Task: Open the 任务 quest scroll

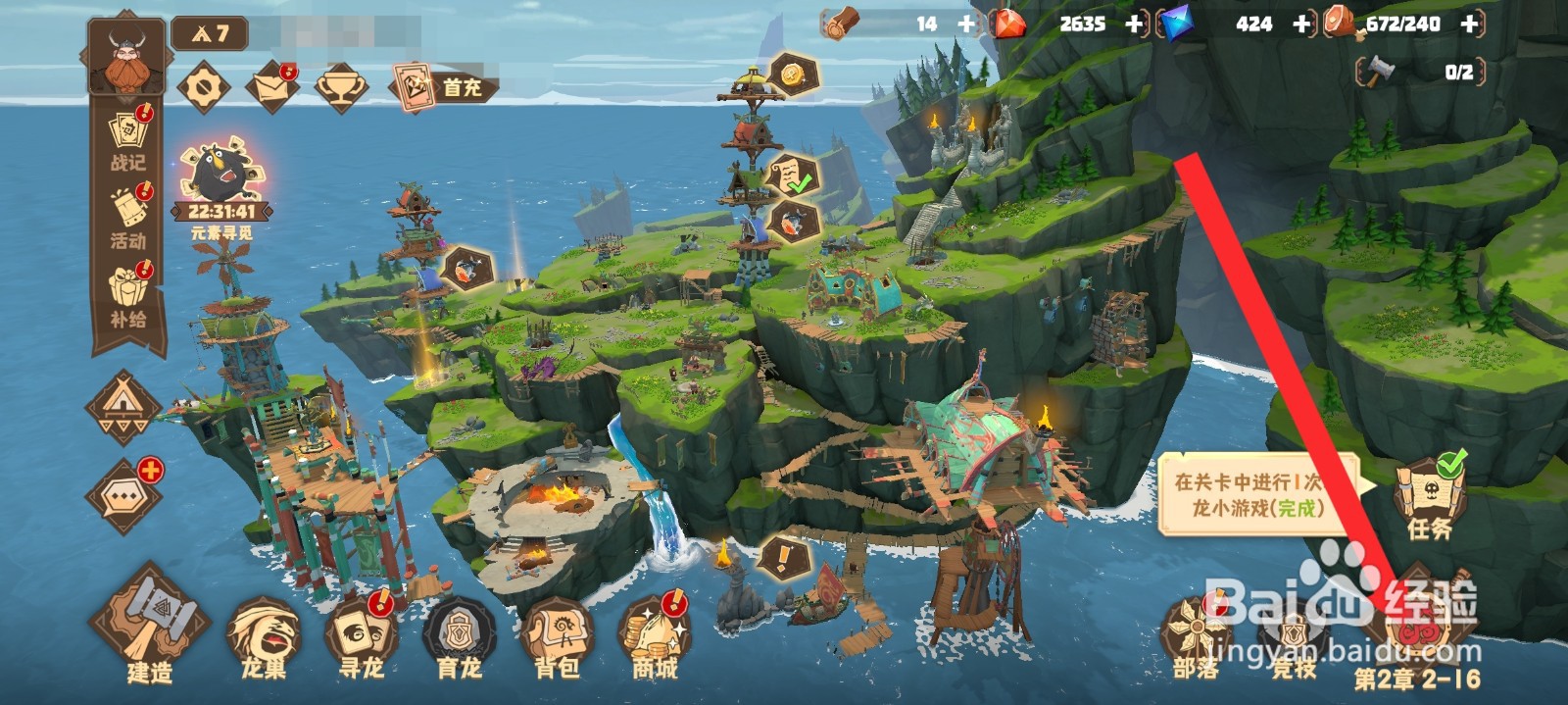Action: [x=1430, y=498]
